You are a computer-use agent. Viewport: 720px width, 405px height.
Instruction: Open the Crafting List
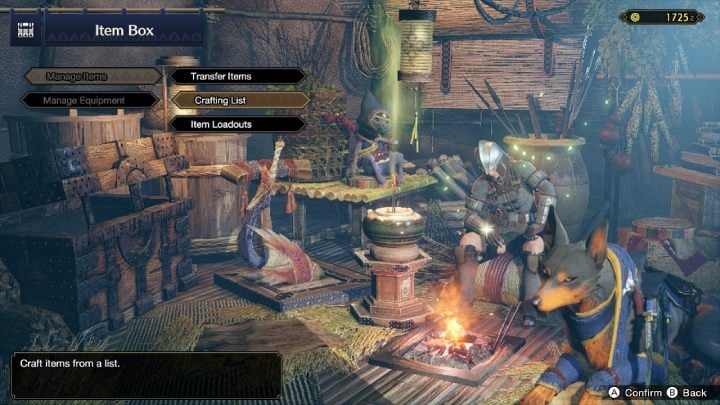coord(237,100)
